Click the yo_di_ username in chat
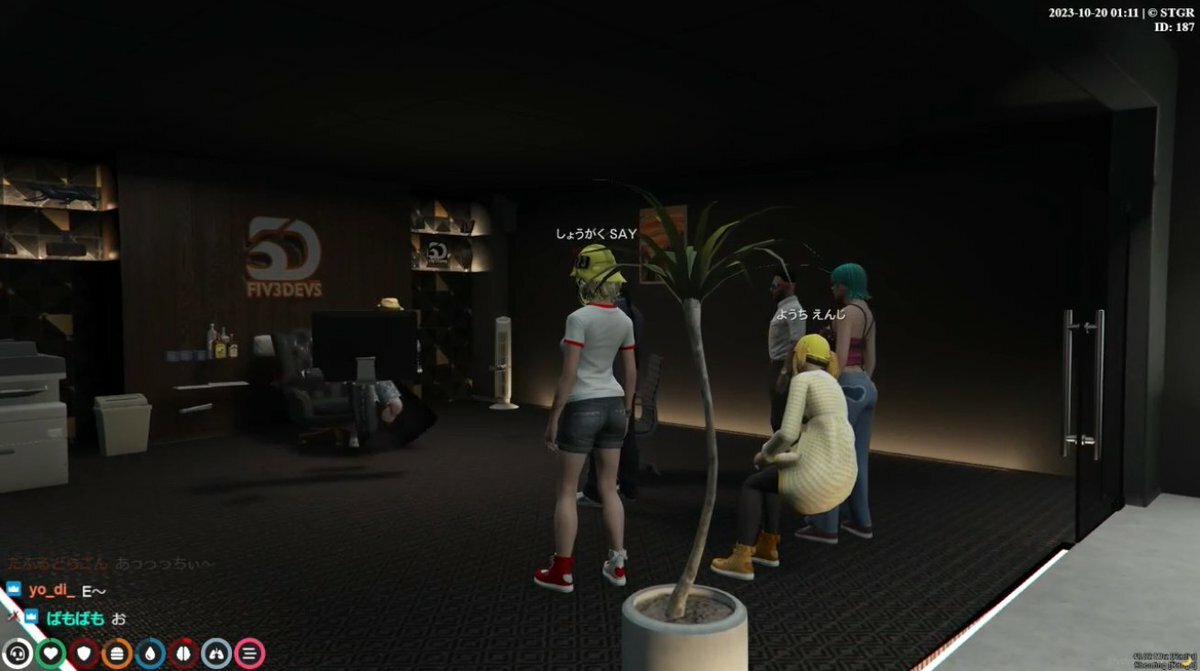Viewport: 1200px width, 671px height. pos(52,590)
